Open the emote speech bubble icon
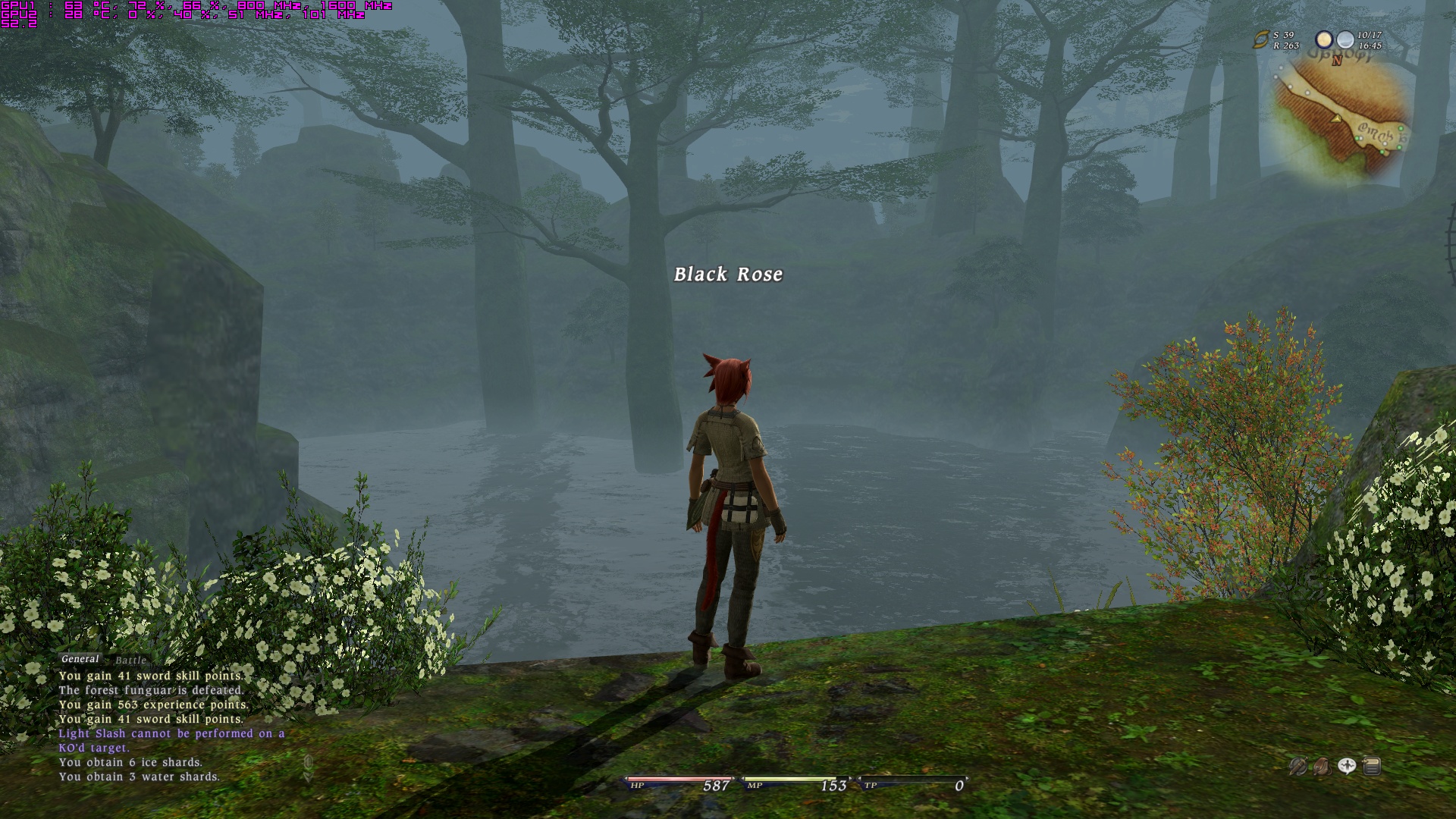 [x=1347, y=767]
